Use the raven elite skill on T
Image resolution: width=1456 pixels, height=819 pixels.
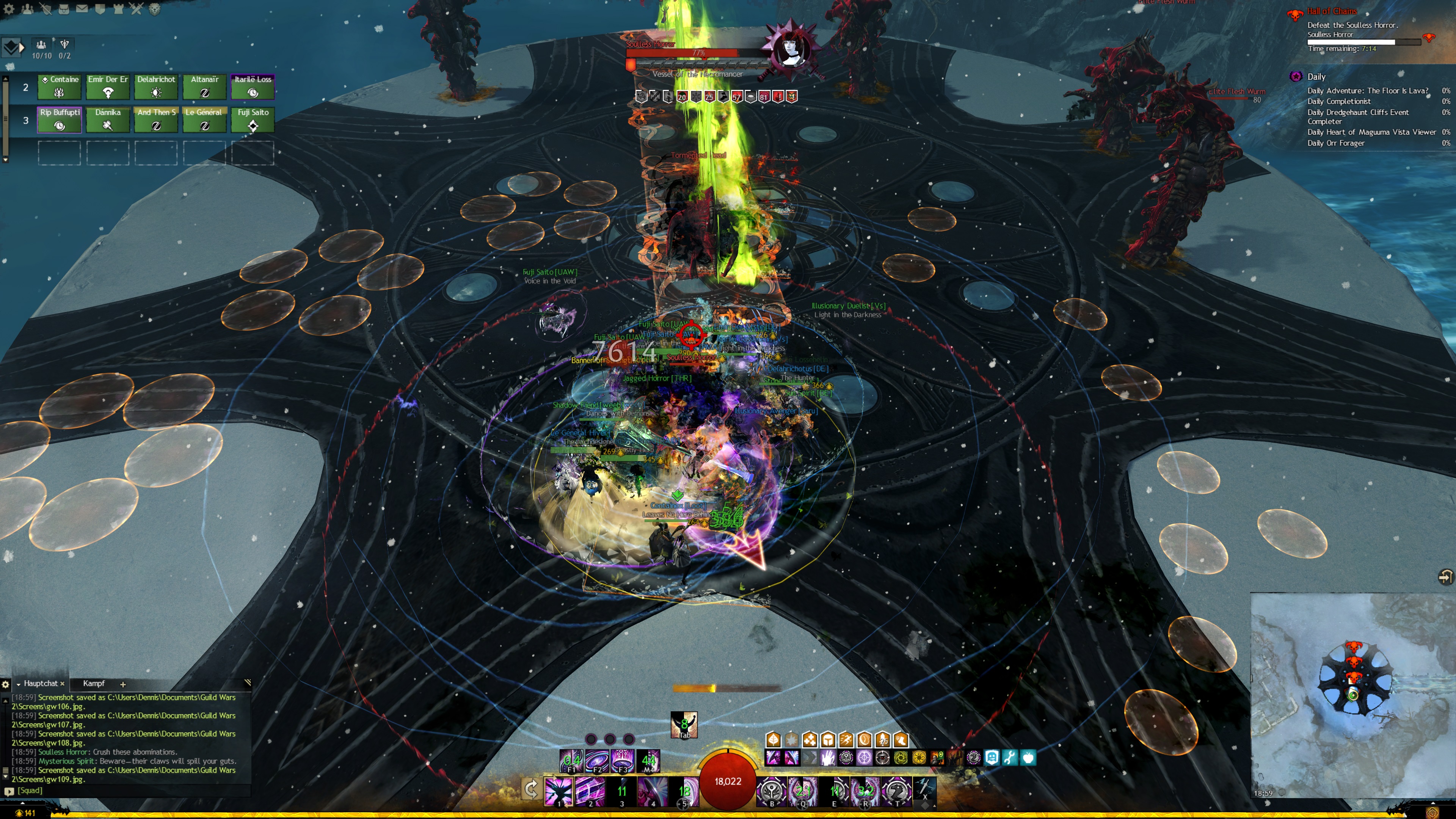(x=896, y=790)
